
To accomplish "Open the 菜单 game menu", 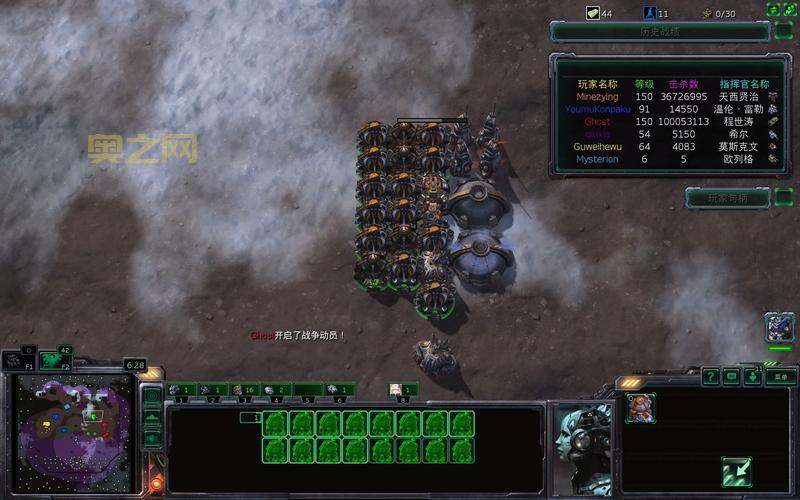I will pos(781,377).
